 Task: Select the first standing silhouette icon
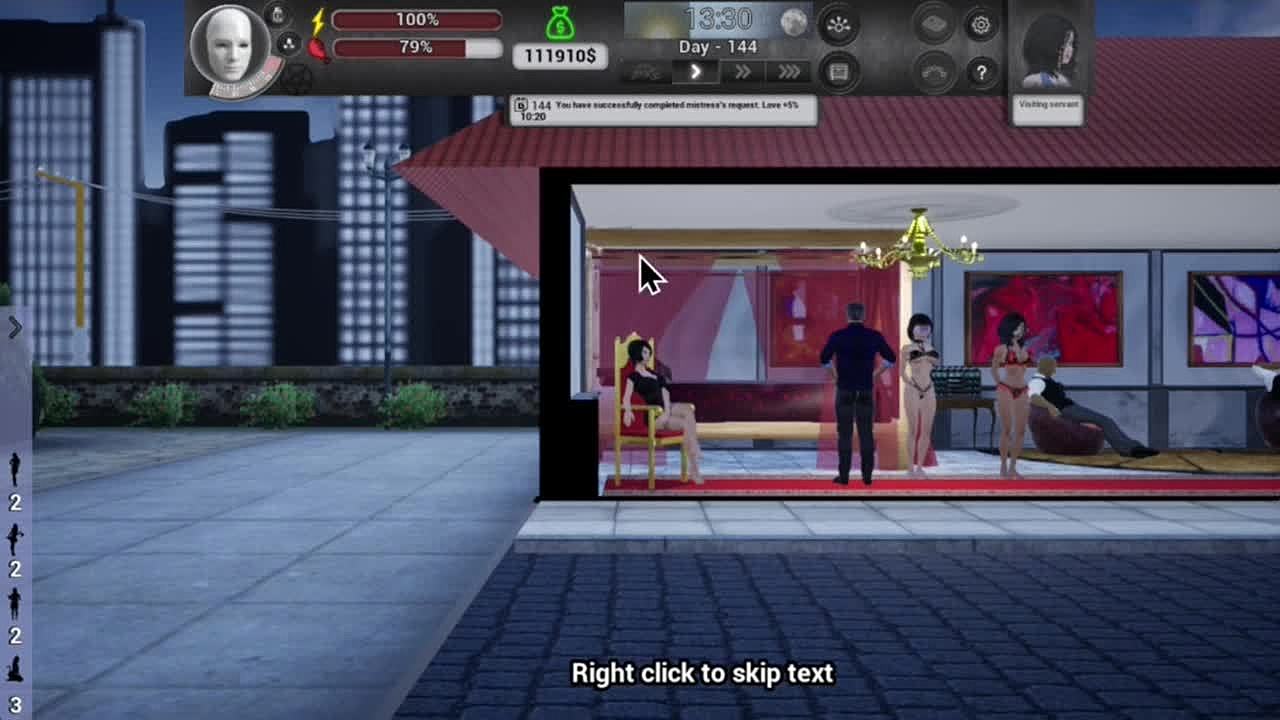(x=14, y=468)
